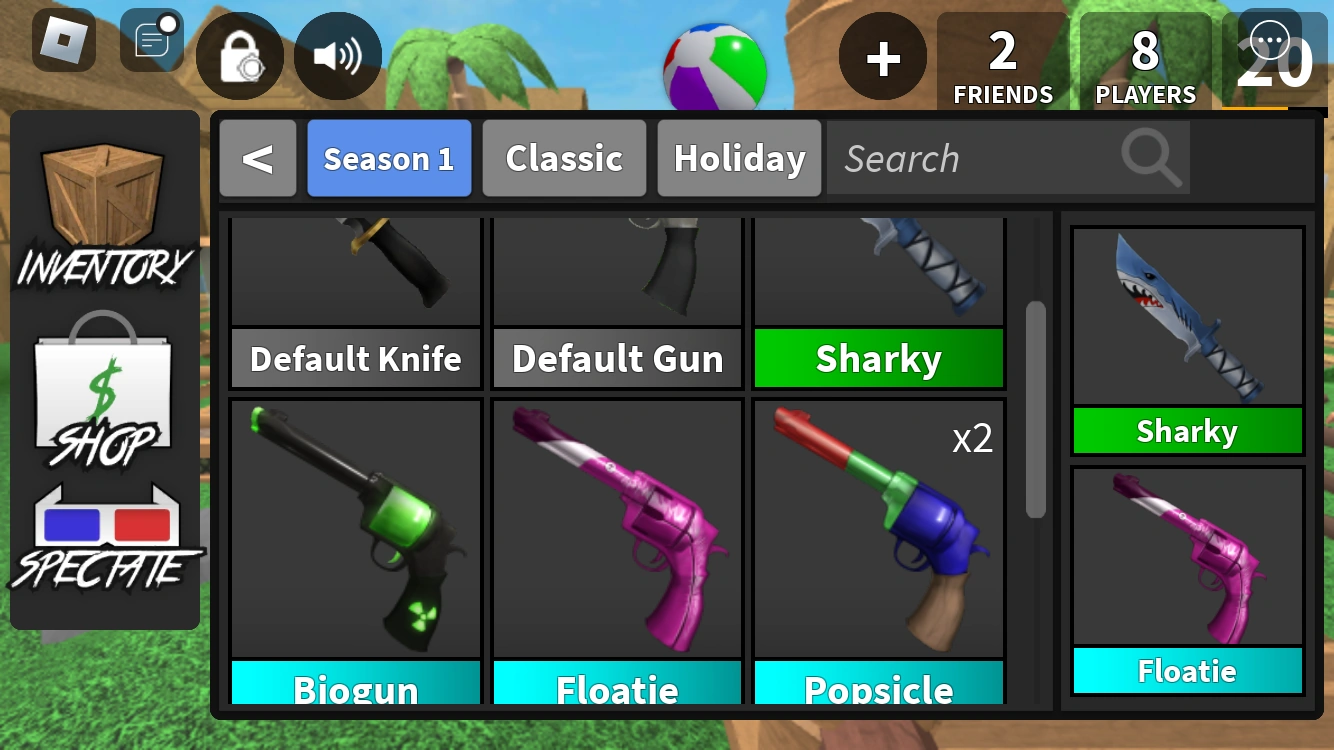Mute the game audio speaker icon

click(x=337, y=55)
